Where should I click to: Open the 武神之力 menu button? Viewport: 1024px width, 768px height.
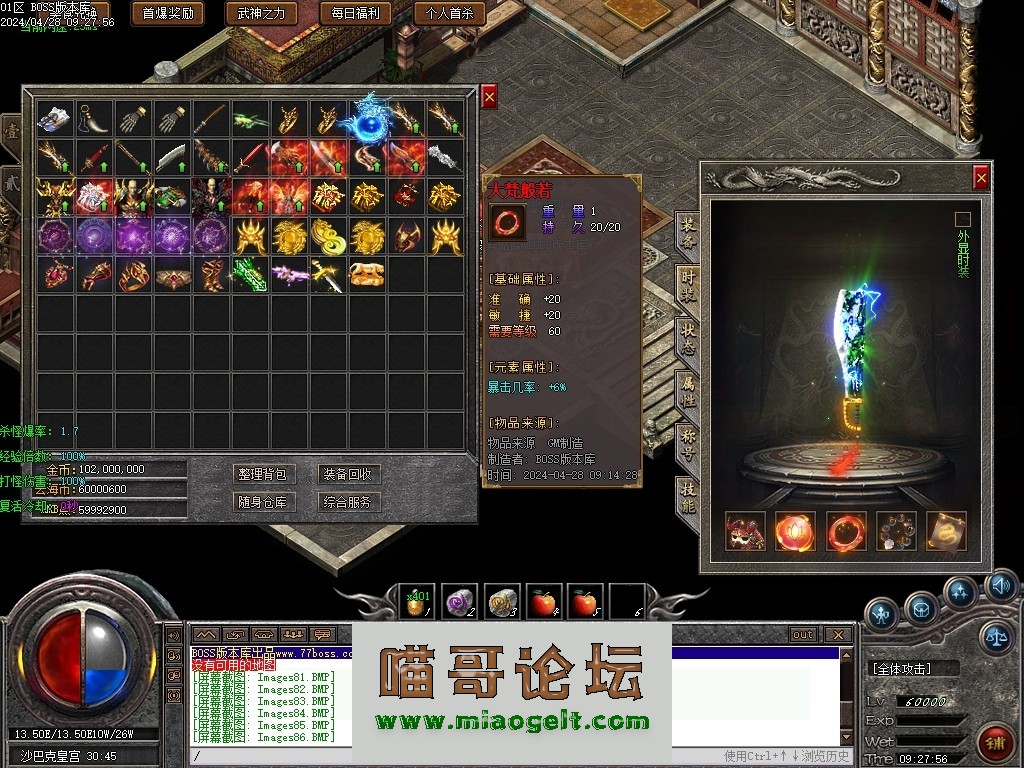click(x=262, y=13)
